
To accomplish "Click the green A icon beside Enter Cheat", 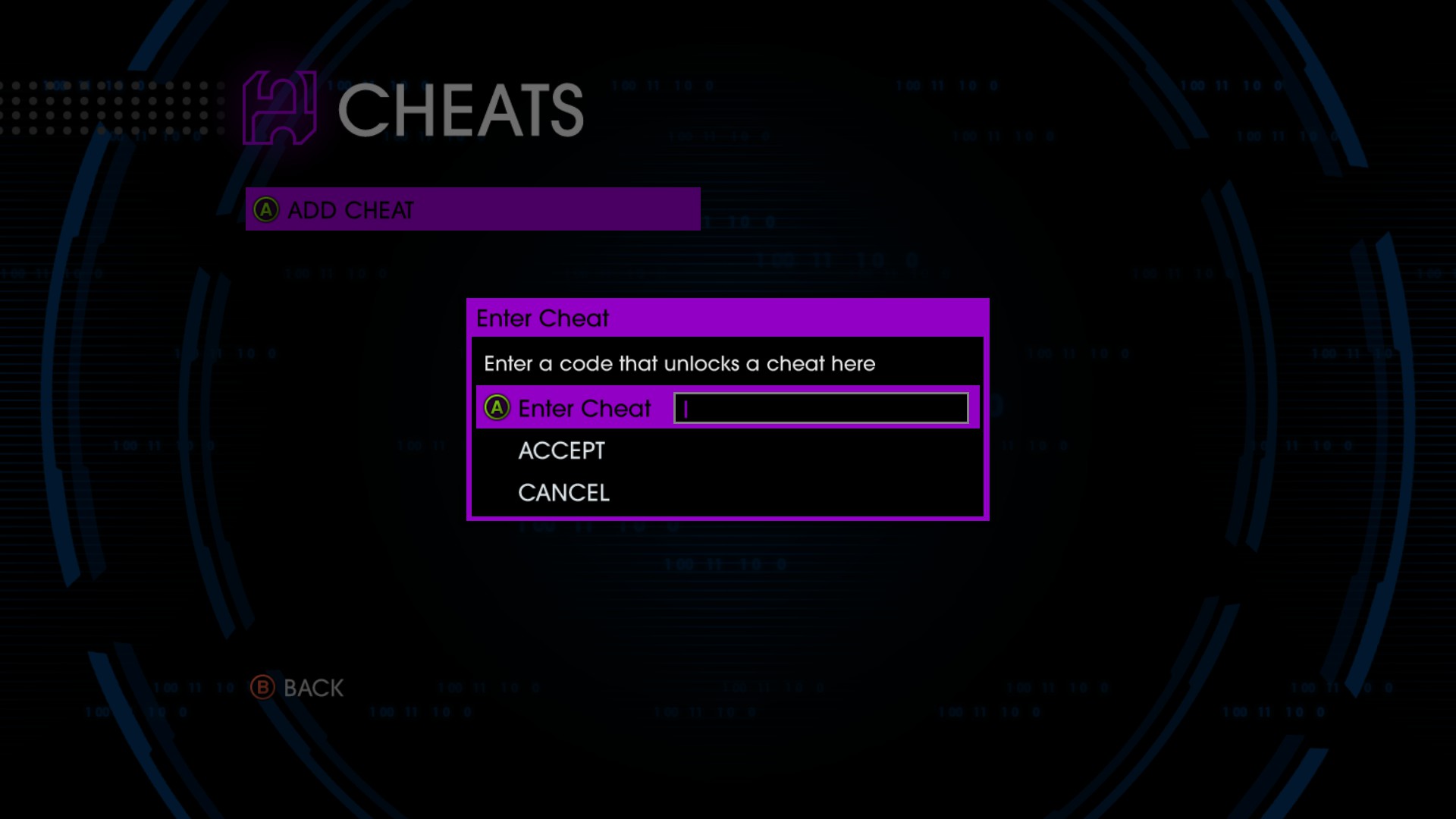I will click(x=496, y=409).
